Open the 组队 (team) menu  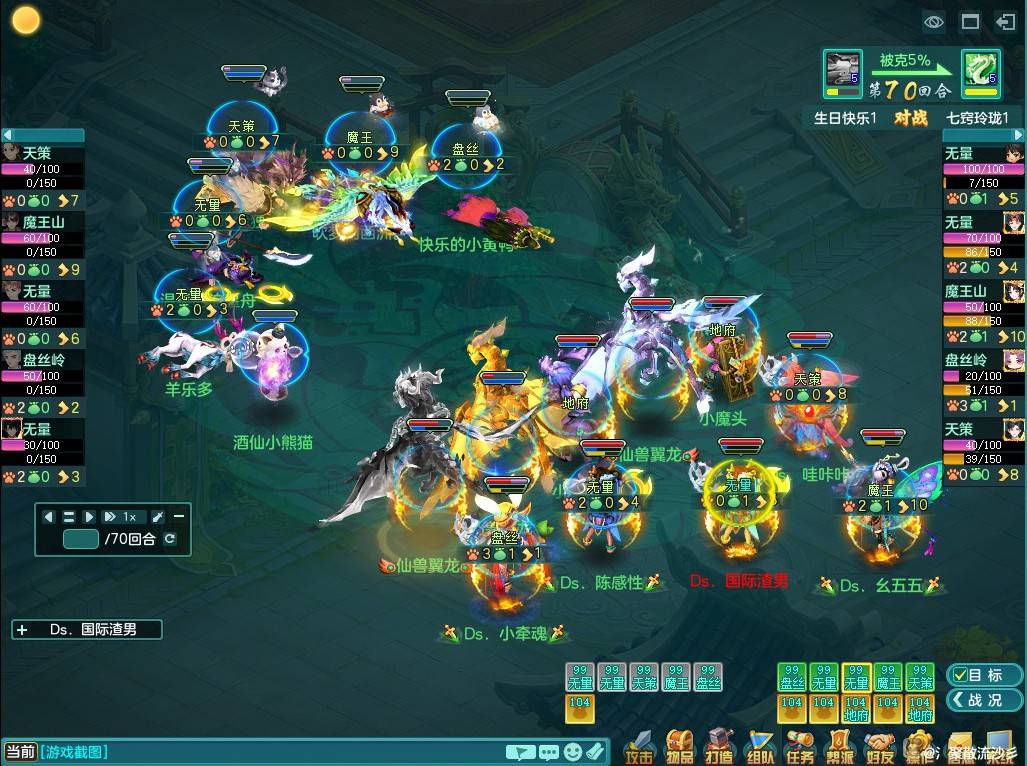[760, 746]
